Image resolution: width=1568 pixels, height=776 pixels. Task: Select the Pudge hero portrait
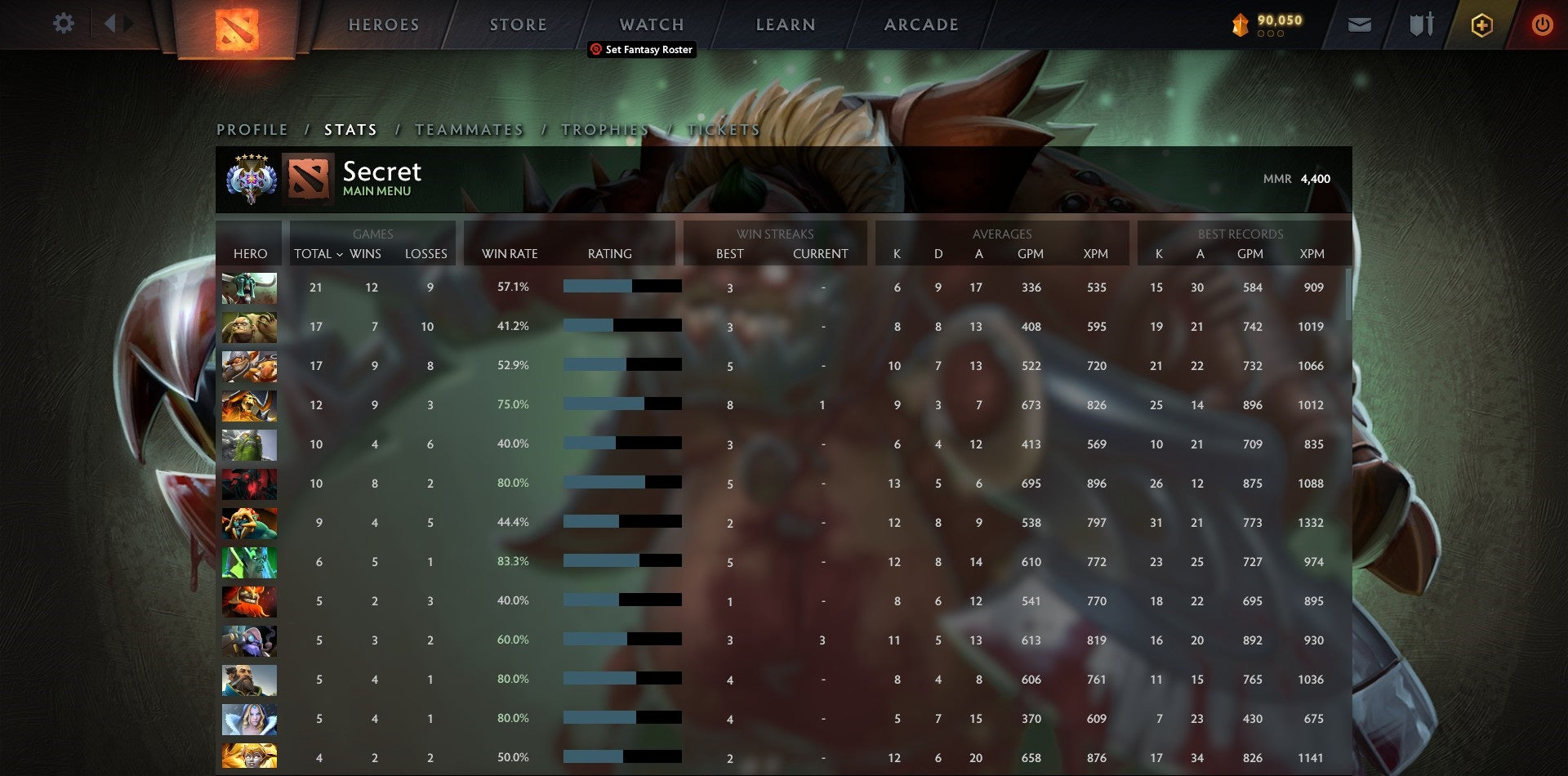(249, 326)
